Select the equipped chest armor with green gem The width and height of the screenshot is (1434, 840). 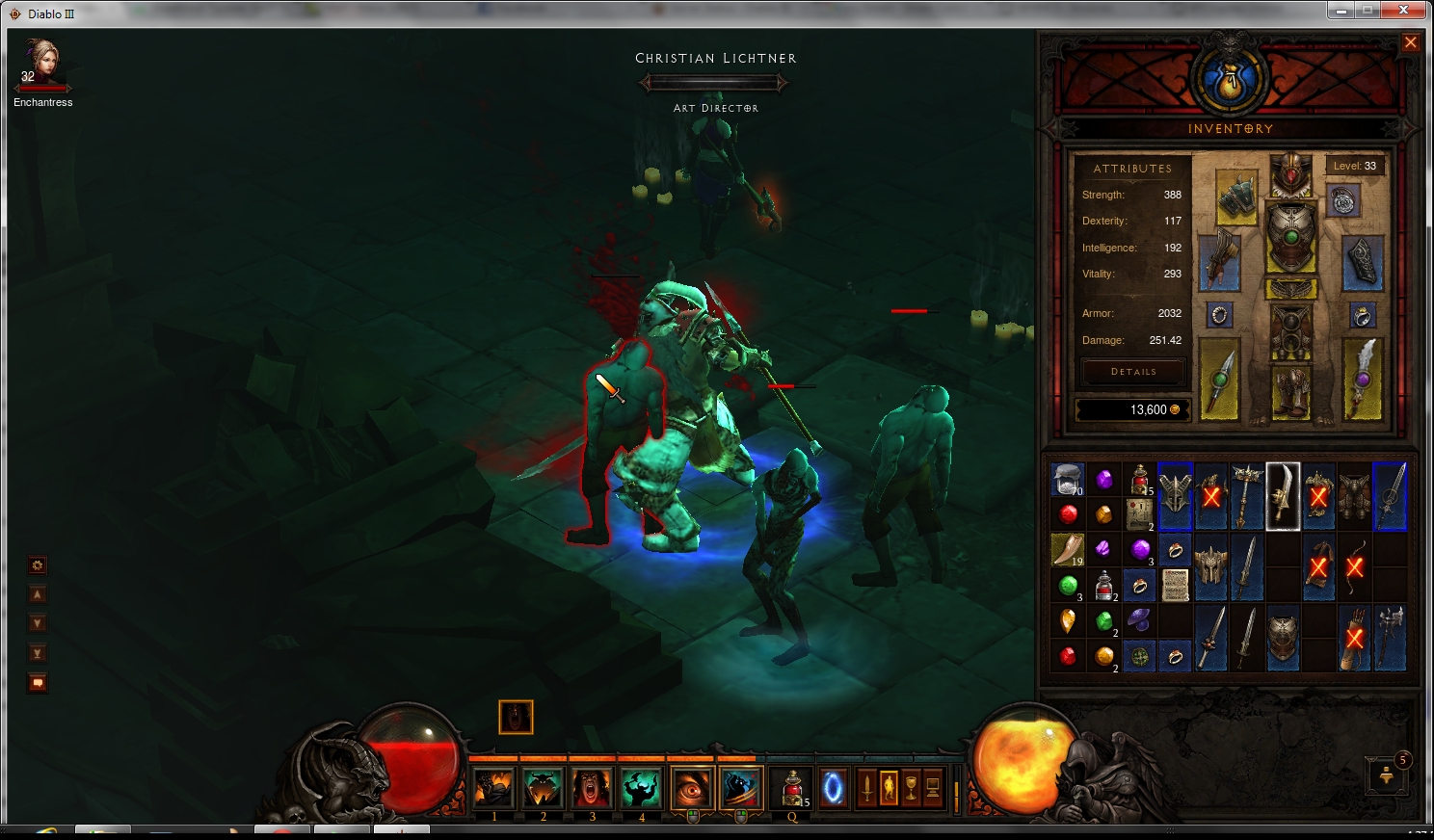point(1290,237)
